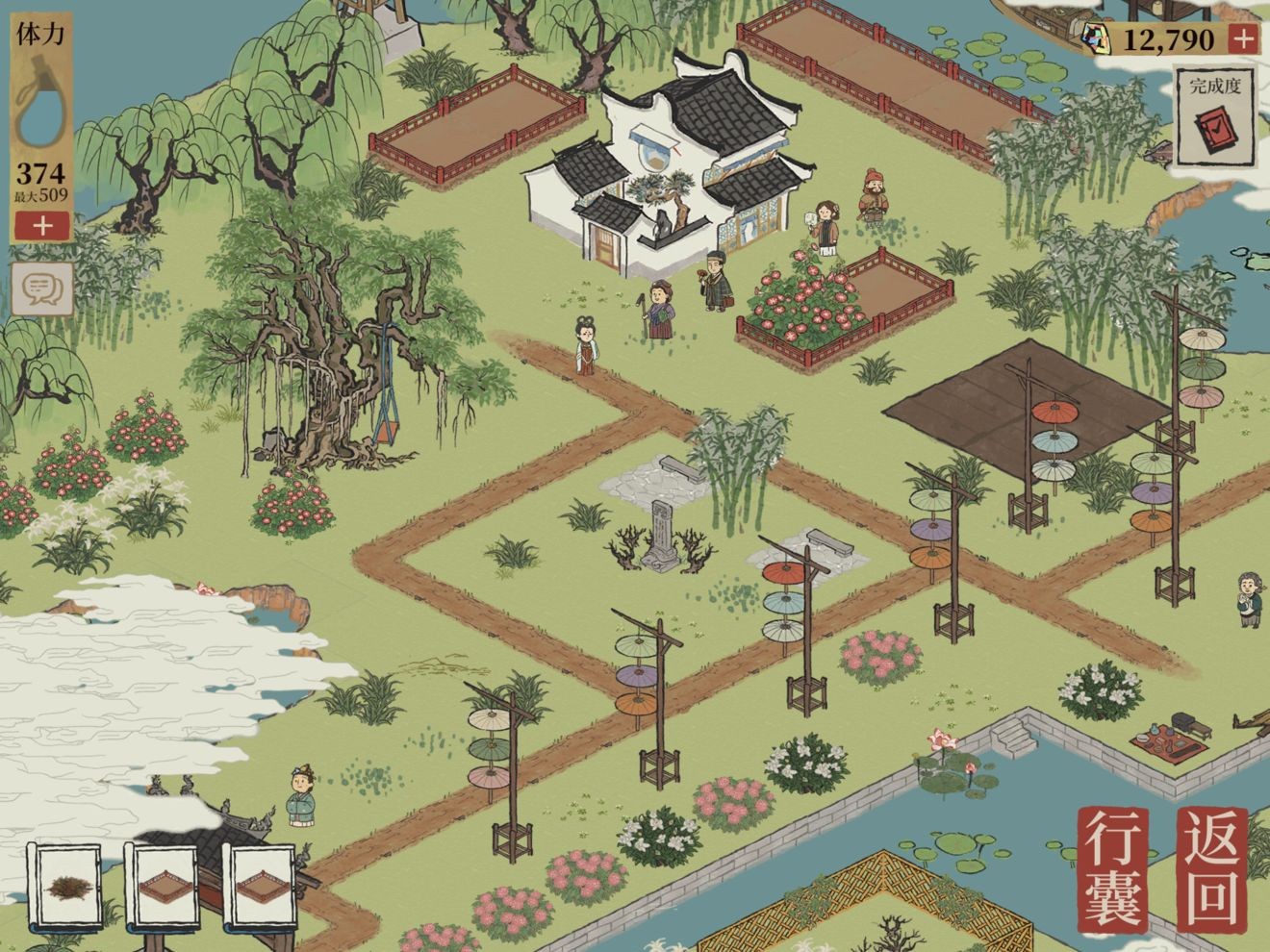
Task: Tap the 返回 return button
Action: coord(1212,869)
